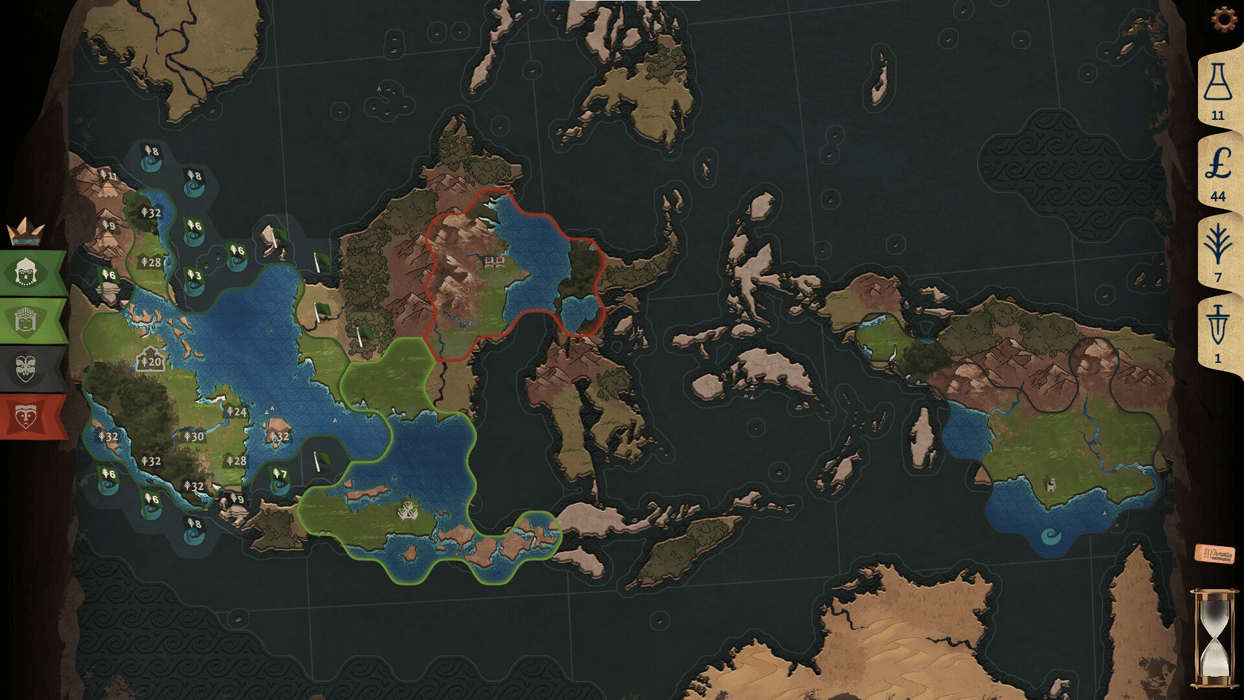Open the flask science resource tab
The image size is (1244, 700).
point(1217,91)
